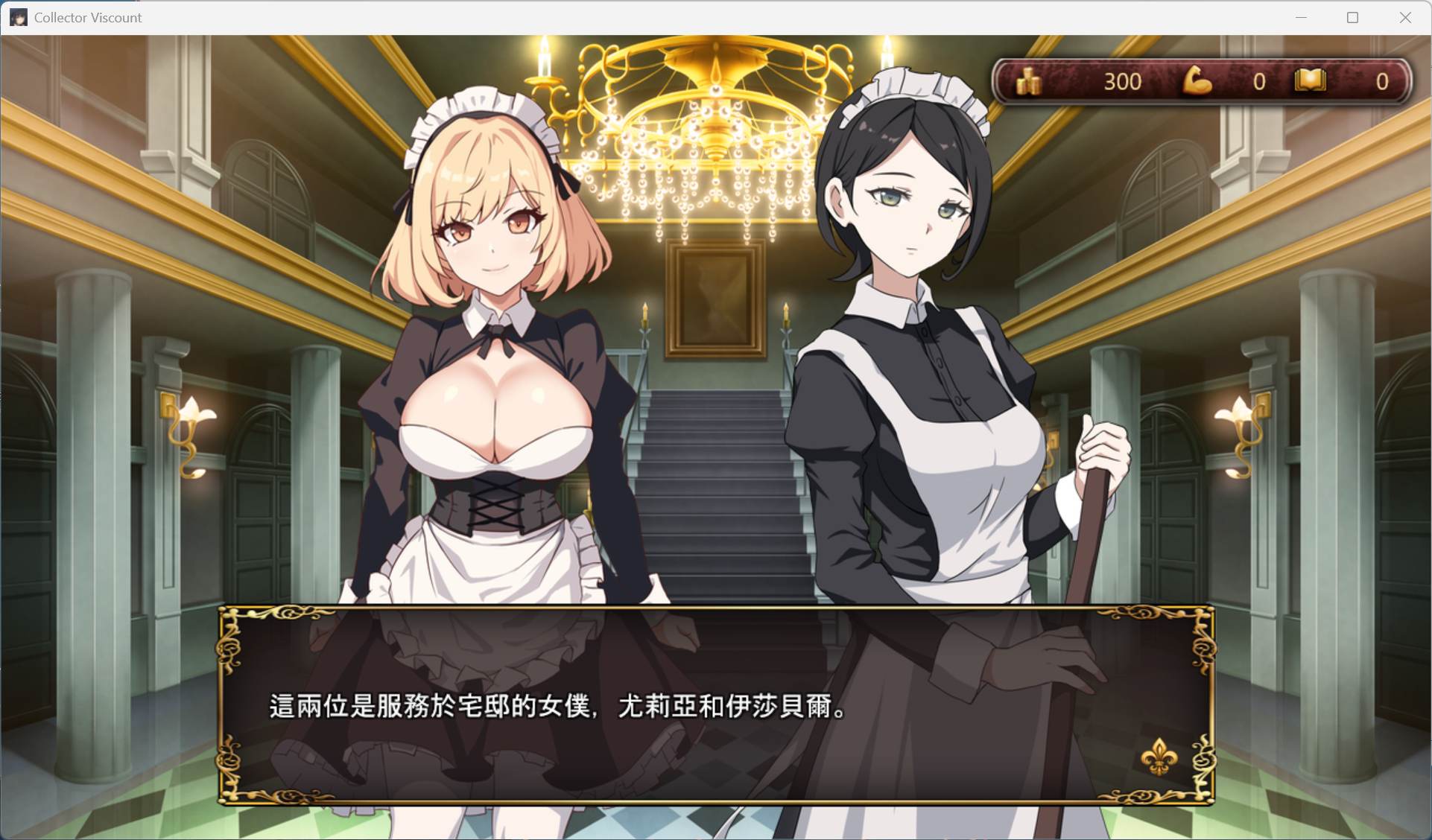The image size is (1432, 840).
Task: Advance dialogue via the fleur-de-lis indicator
Action: [1159, 757]
